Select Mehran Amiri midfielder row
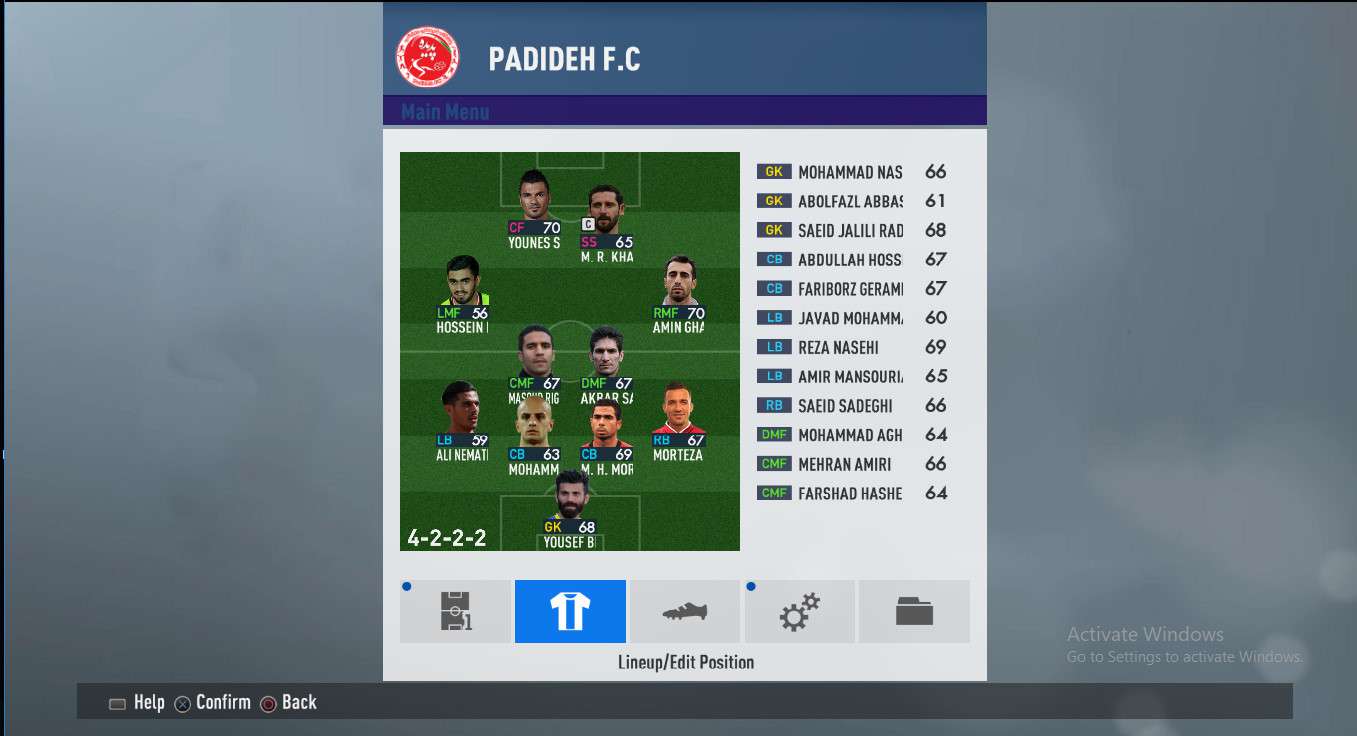The image size is (1357, 736). point(850,464)
